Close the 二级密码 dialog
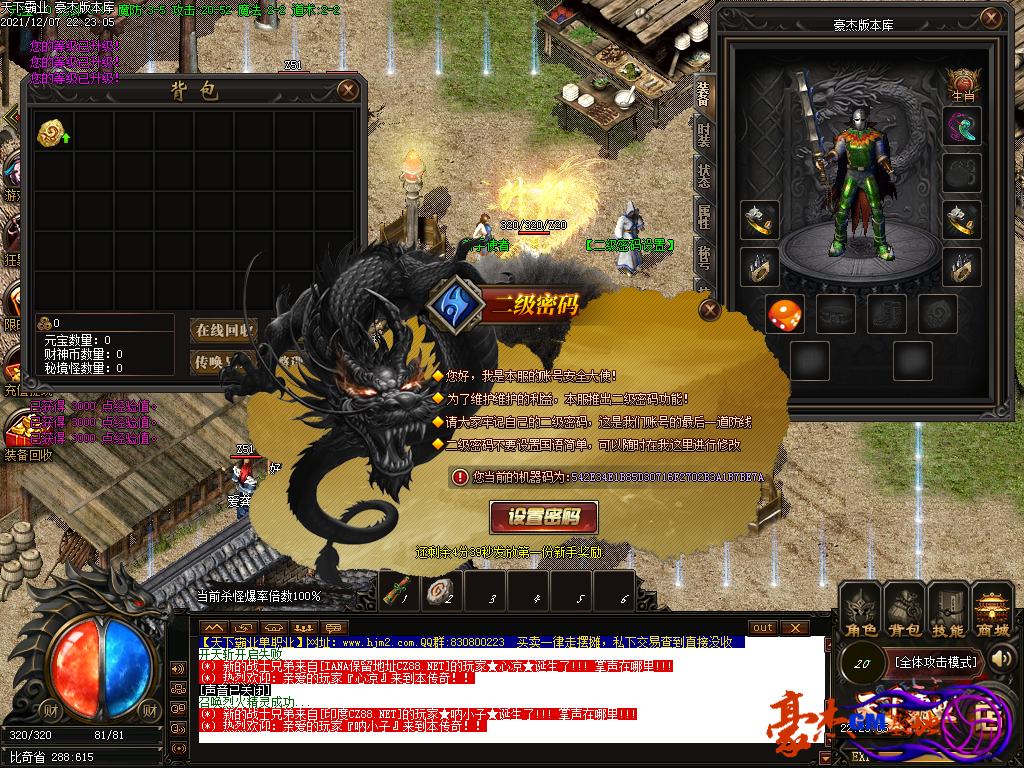1024x768 pixels. coord(709,310)
